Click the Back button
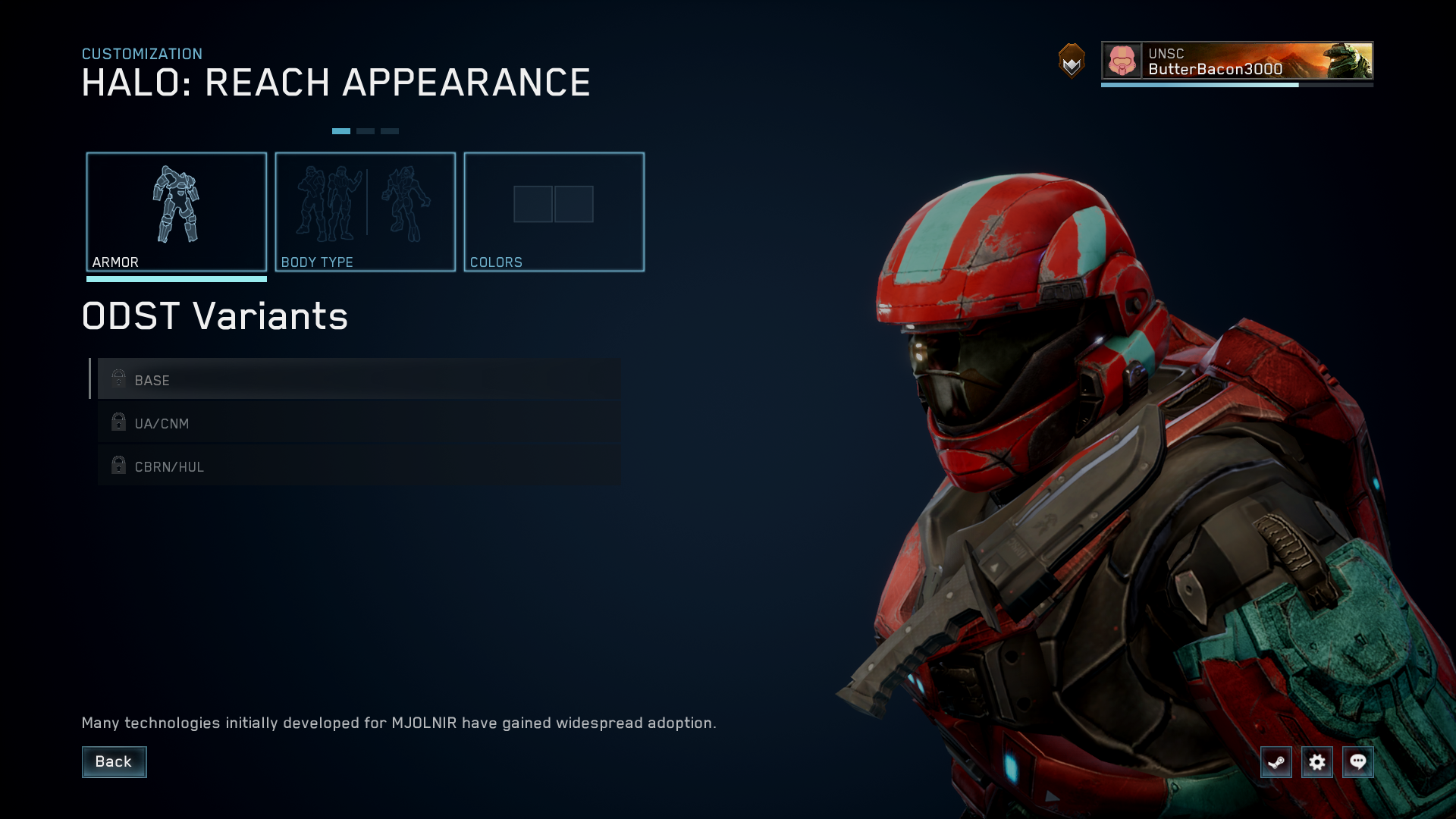 pos(114,761)
